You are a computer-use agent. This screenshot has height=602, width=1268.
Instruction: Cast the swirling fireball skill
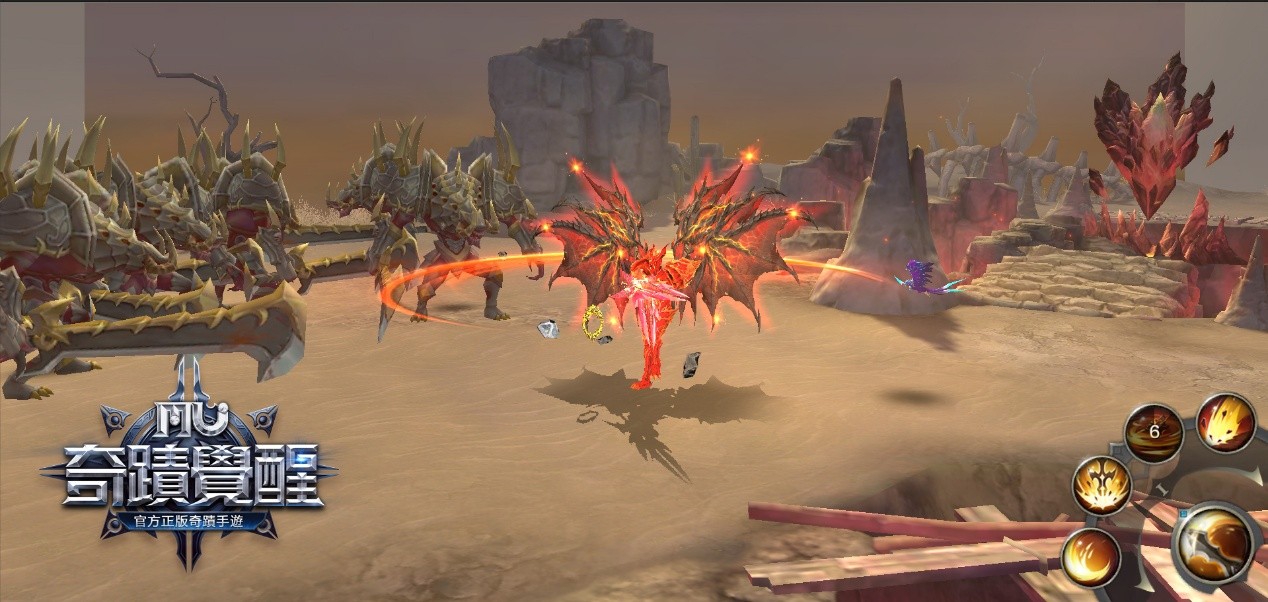point(1090,556)
